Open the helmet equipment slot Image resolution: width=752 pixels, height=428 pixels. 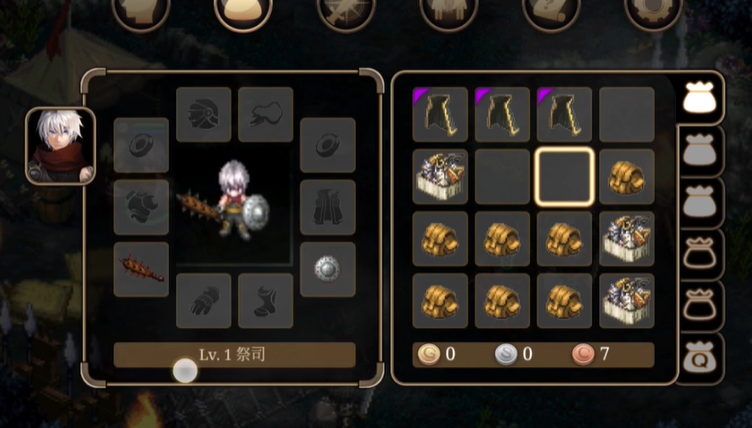pos(204,114)
